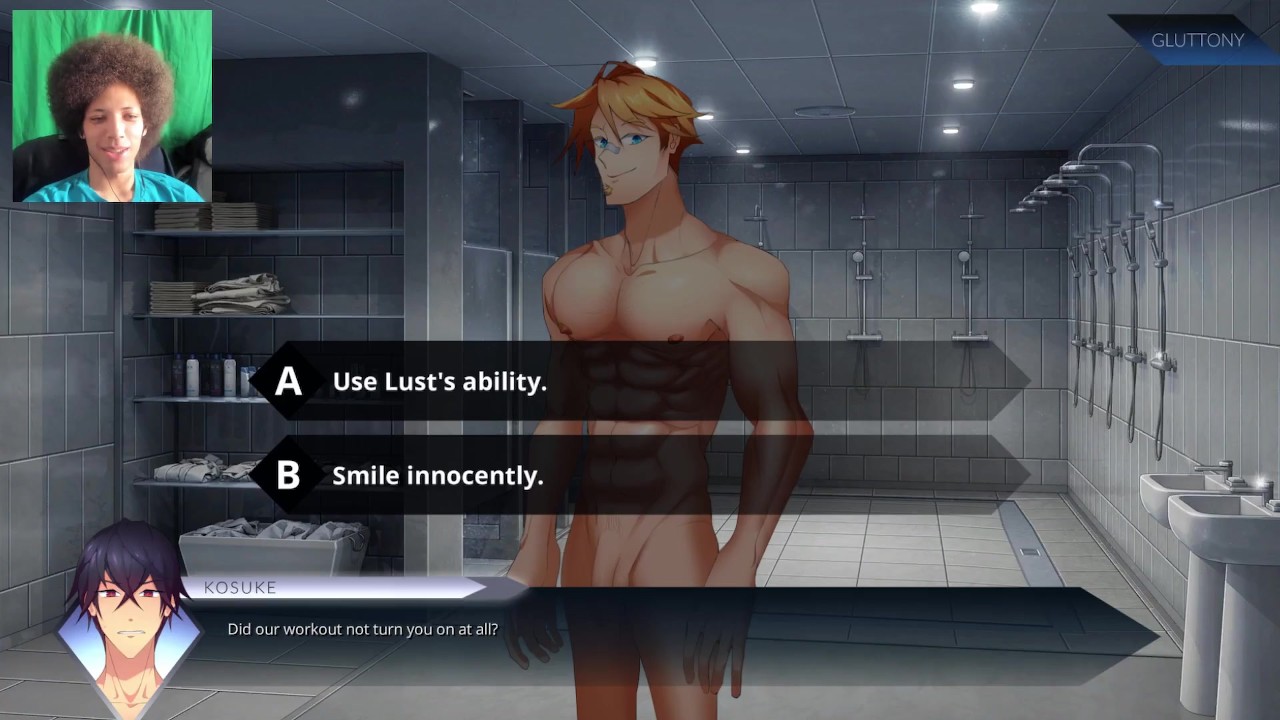The width and height of the screenshot is (1280, 720).
Task: Select option B: Smile innocently
Action: click(438, 475)
